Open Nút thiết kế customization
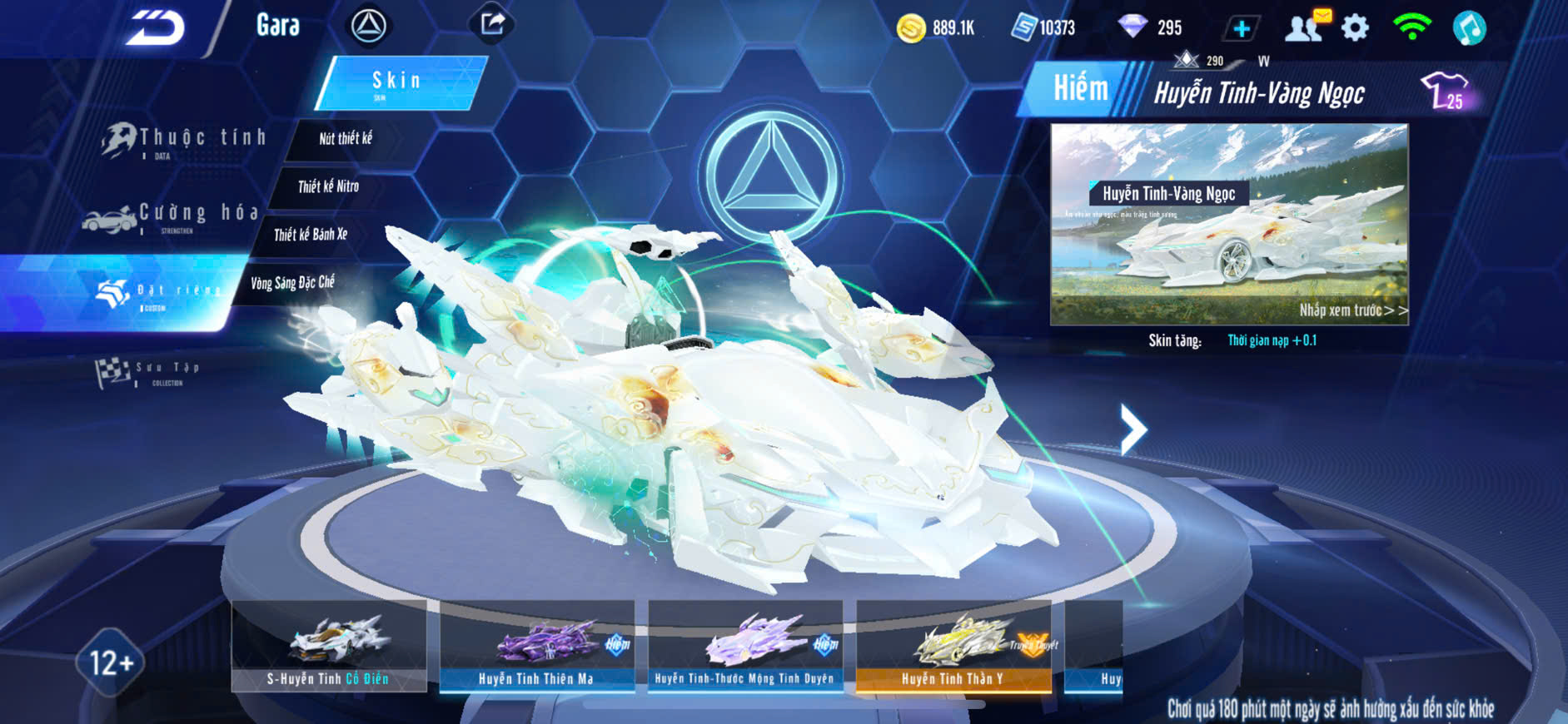Image resolution: width=1568 pixels, height=724 pixels. pos(346,139)
